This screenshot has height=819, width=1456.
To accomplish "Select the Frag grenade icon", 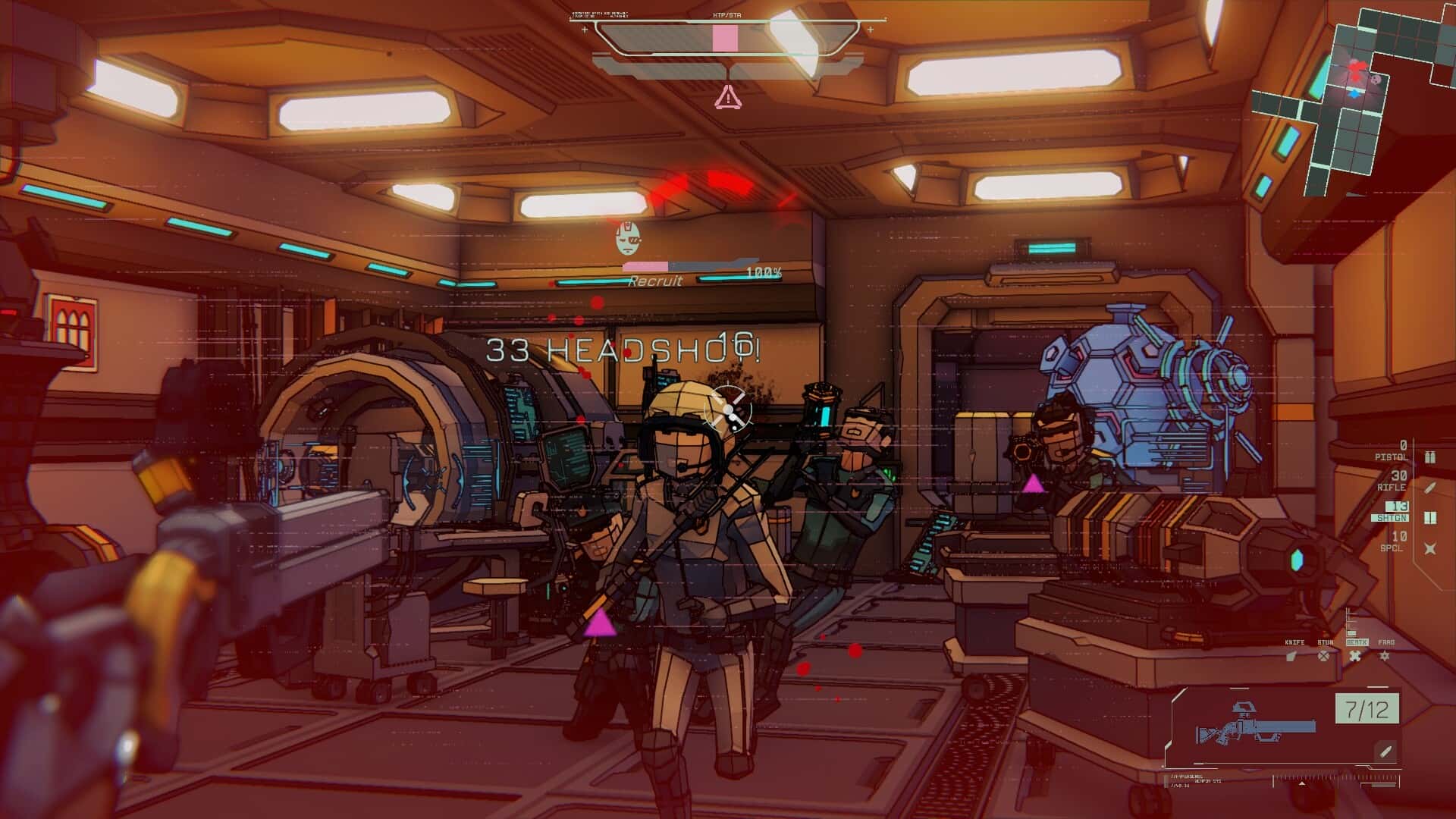I will [x=1385, y=656].
